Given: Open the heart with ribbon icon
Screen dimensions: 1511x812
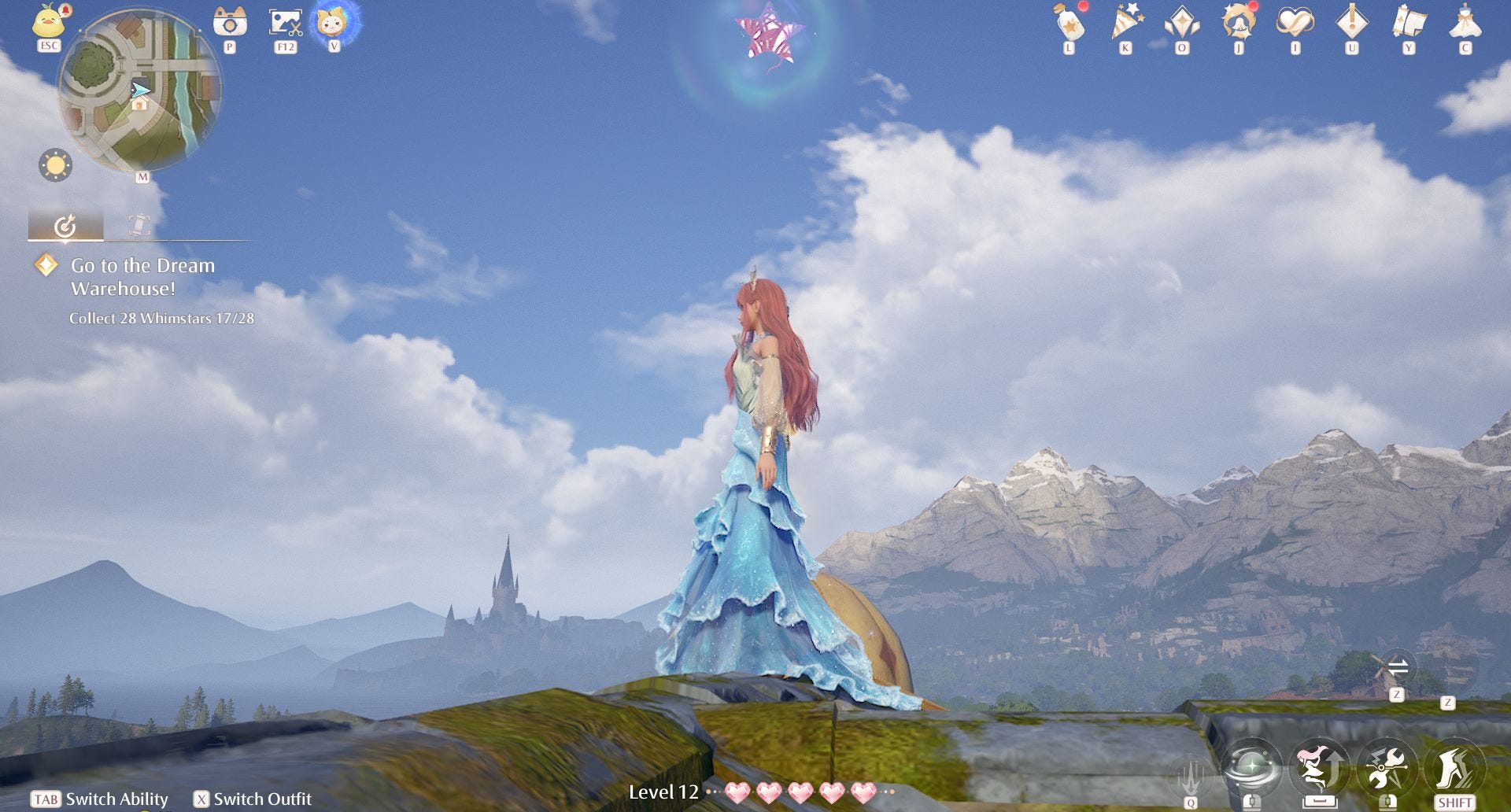Looking at the screenshot, I should (1295, 23).
